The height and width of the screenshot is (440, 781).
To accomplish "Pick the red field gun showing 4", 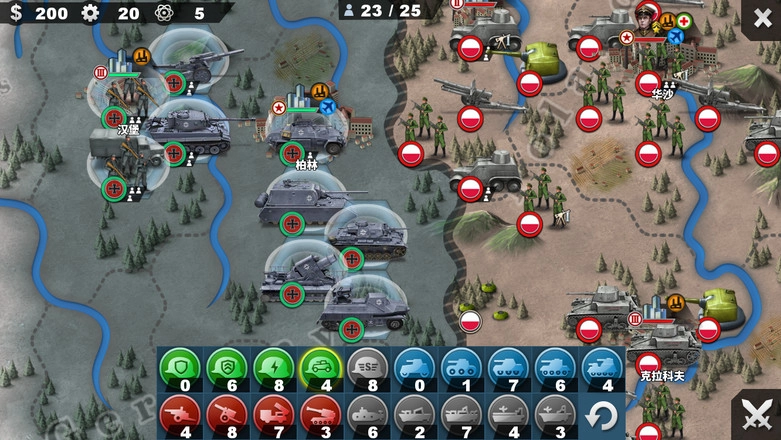I will (x=178, y=413).
